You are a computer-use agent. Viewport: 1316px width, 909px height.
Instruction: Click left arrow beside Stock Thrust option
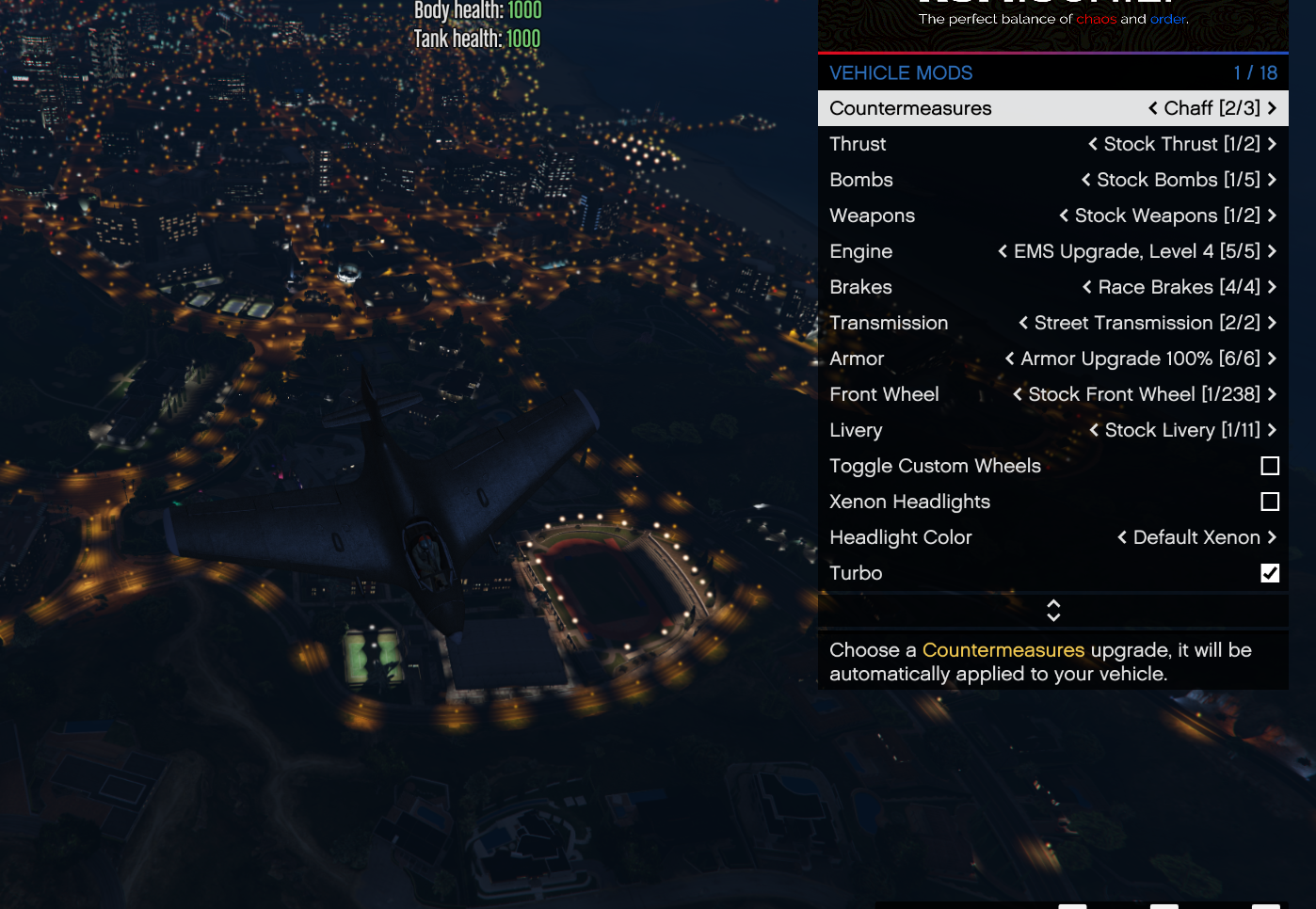coord(1093,144)
